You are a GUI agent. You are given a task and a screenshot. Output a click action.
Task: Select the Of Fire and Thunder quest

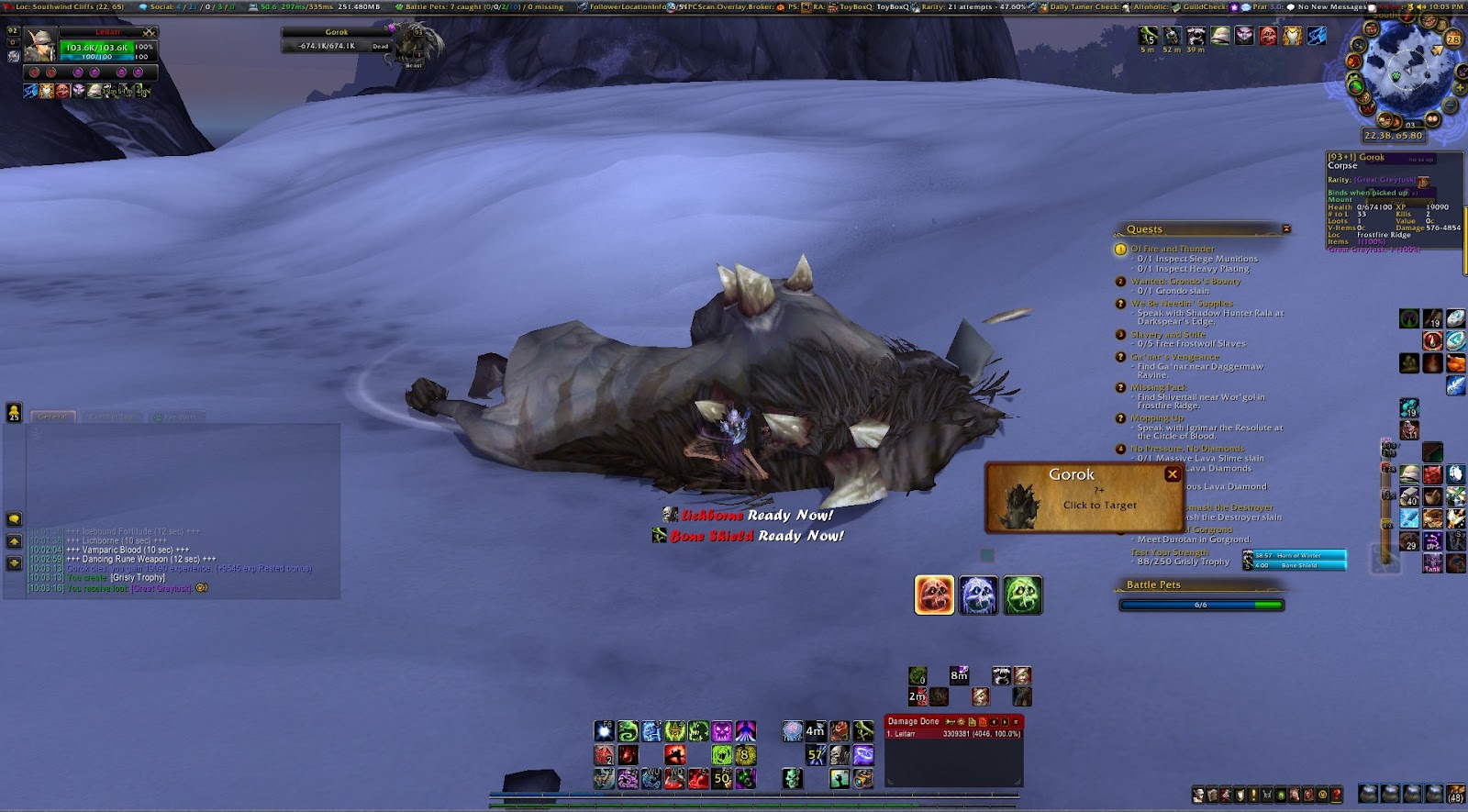pos(1172,249)
